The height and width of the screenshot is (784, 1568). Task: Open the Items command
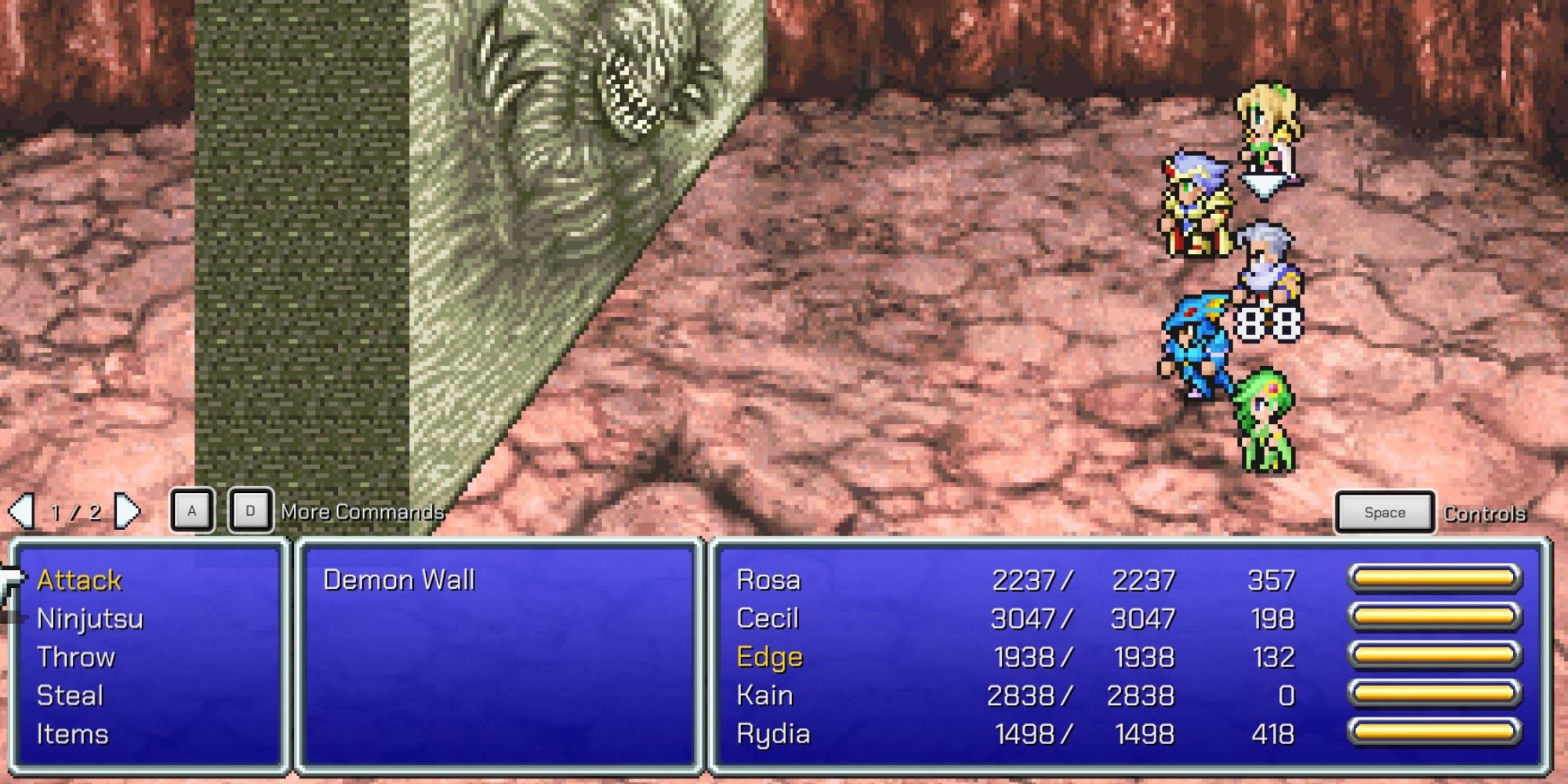tap(73, 734)
